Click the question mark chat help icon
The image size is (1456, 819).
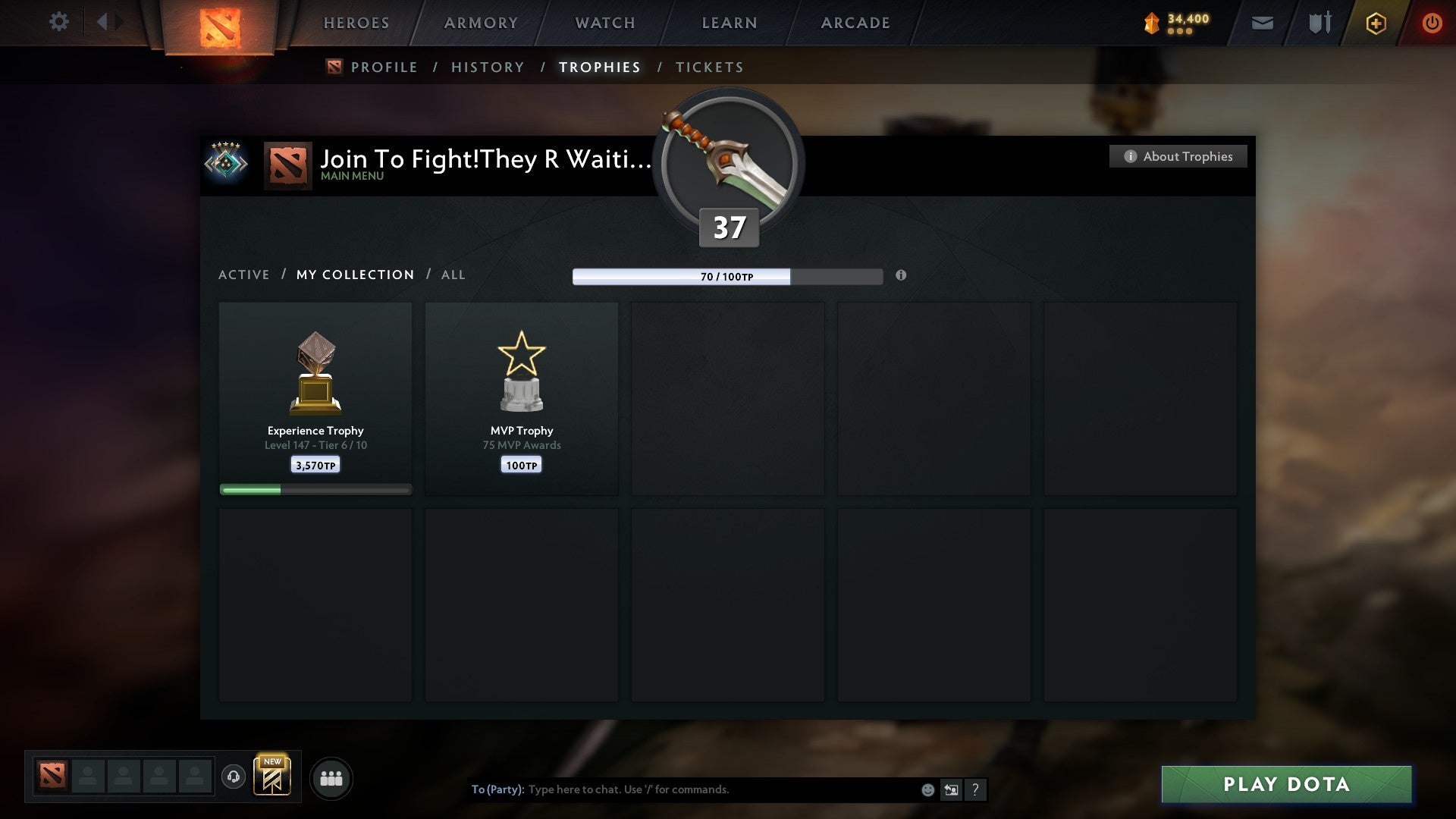(975, 789)
